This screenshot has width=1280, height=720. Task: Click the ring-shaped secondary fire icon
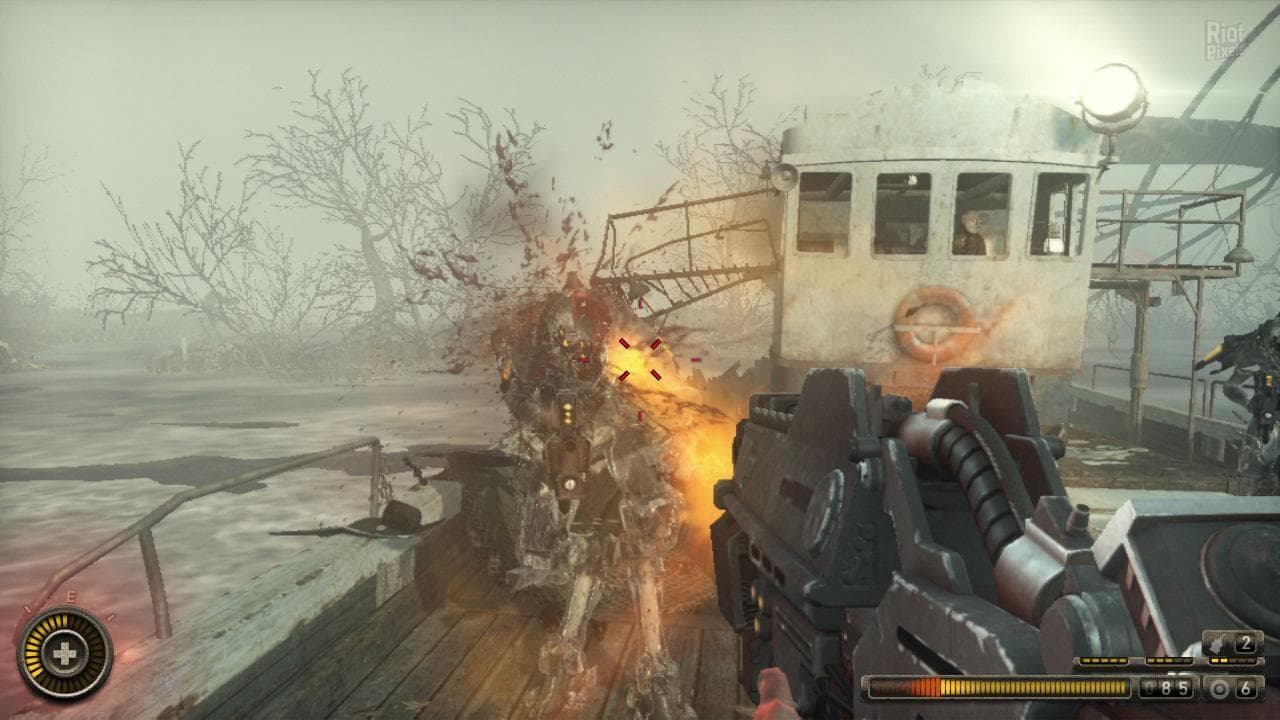(x=1220, y=688)
